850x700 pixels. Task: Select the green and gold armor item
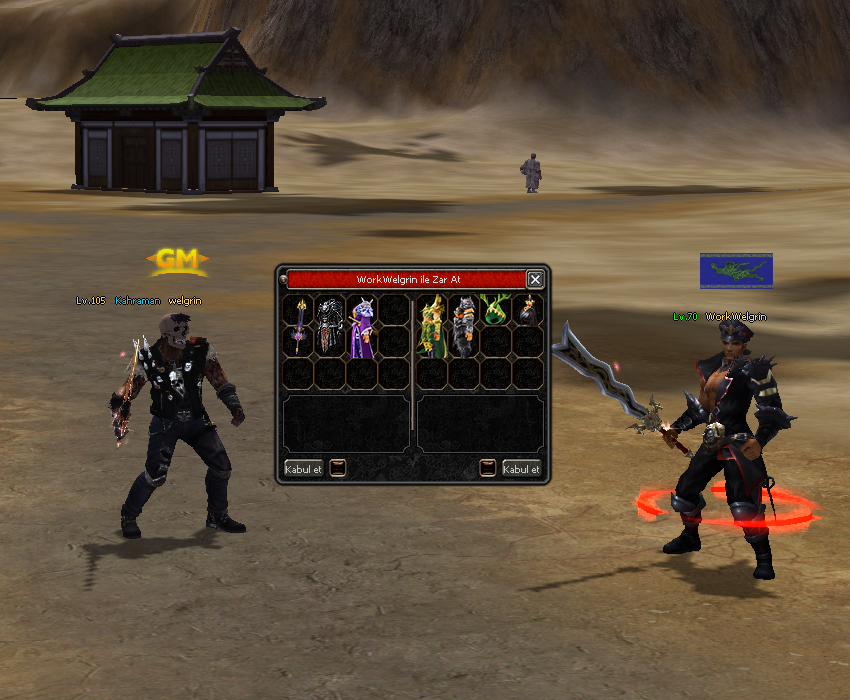432,325
